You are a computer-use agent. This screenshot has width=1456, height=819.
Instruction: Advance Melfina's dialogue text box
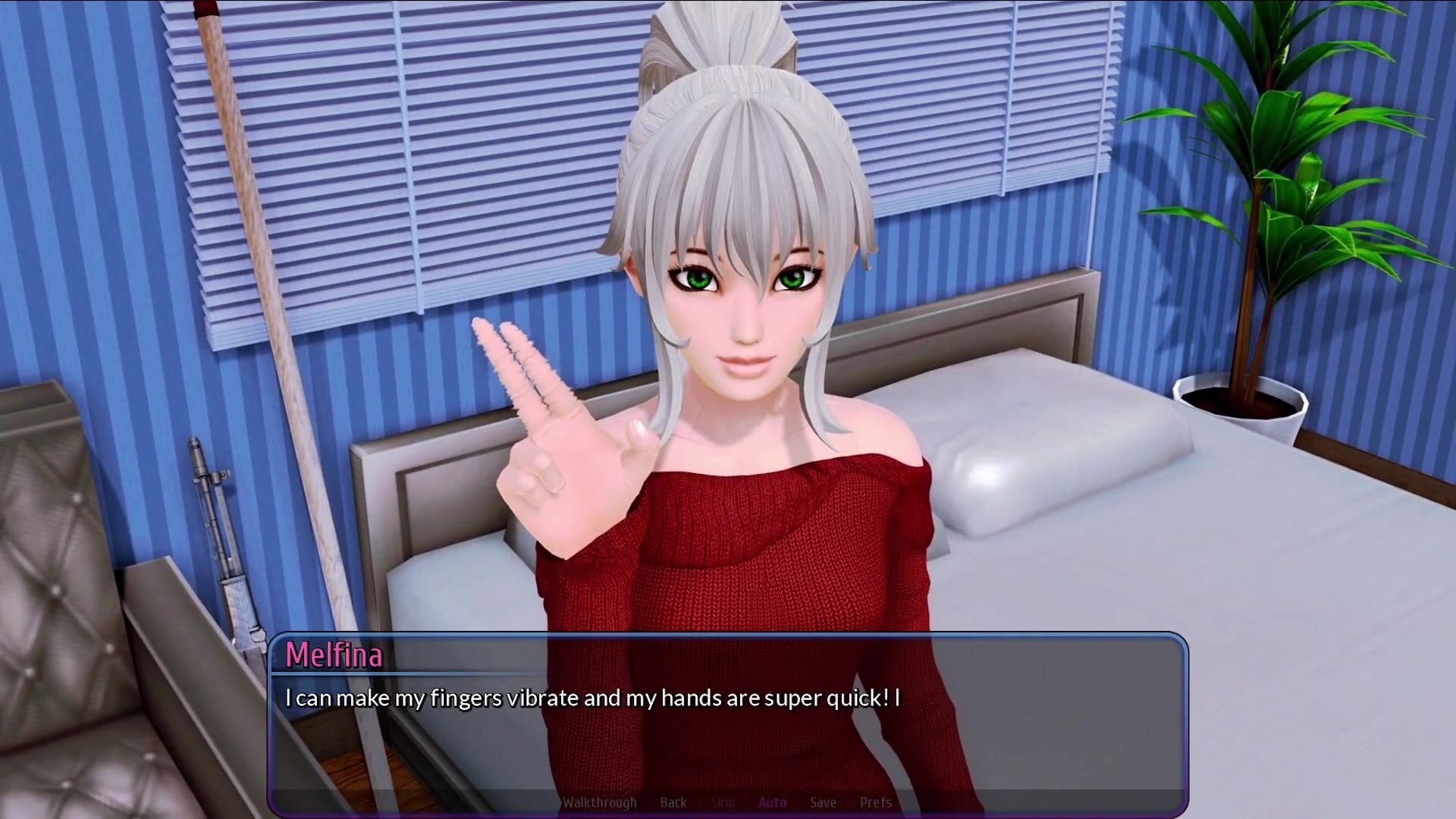click(728, 728)
